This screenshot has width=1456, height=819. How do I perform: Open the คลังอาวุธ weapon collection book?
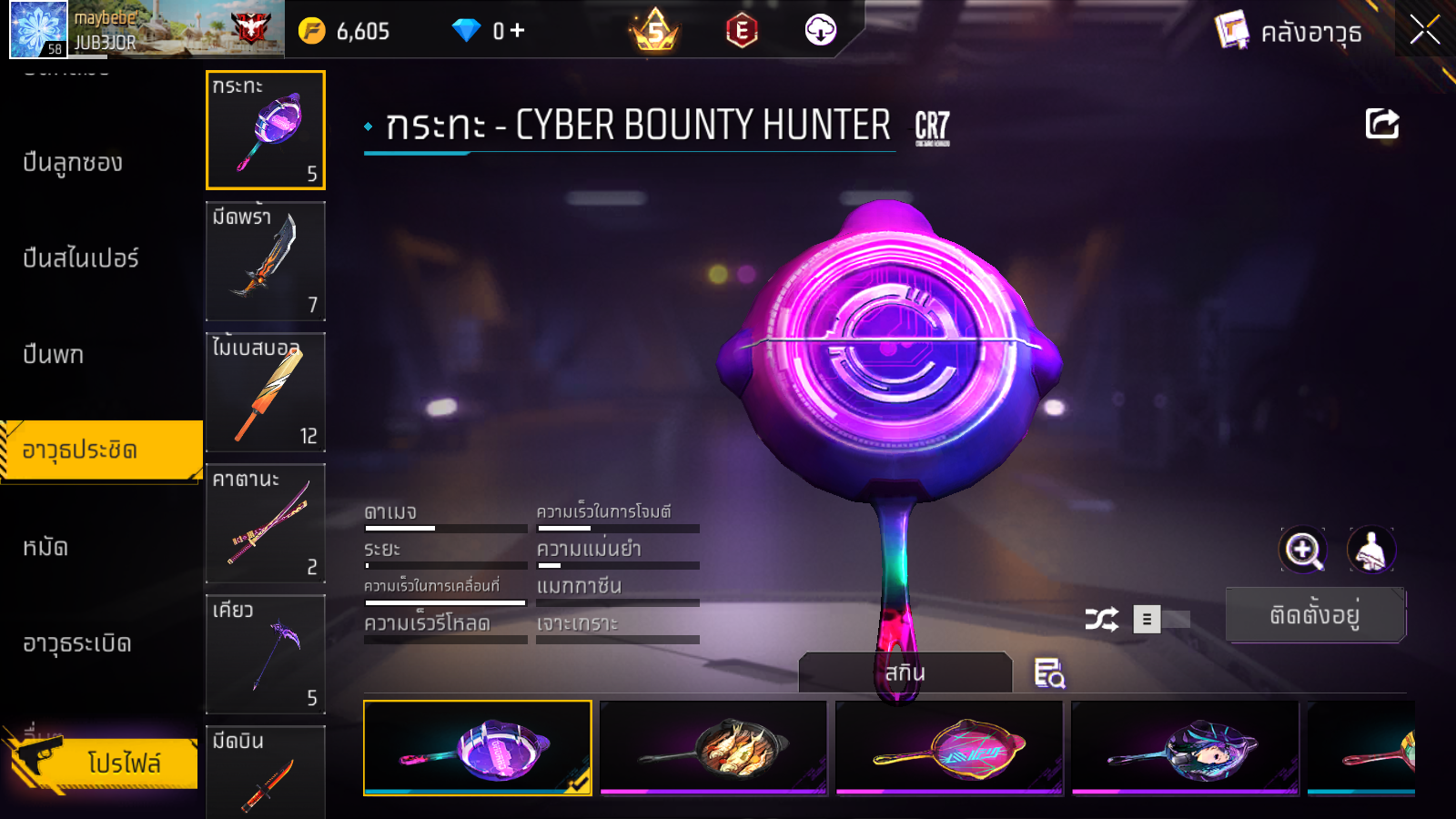(x=1289, y=32)
